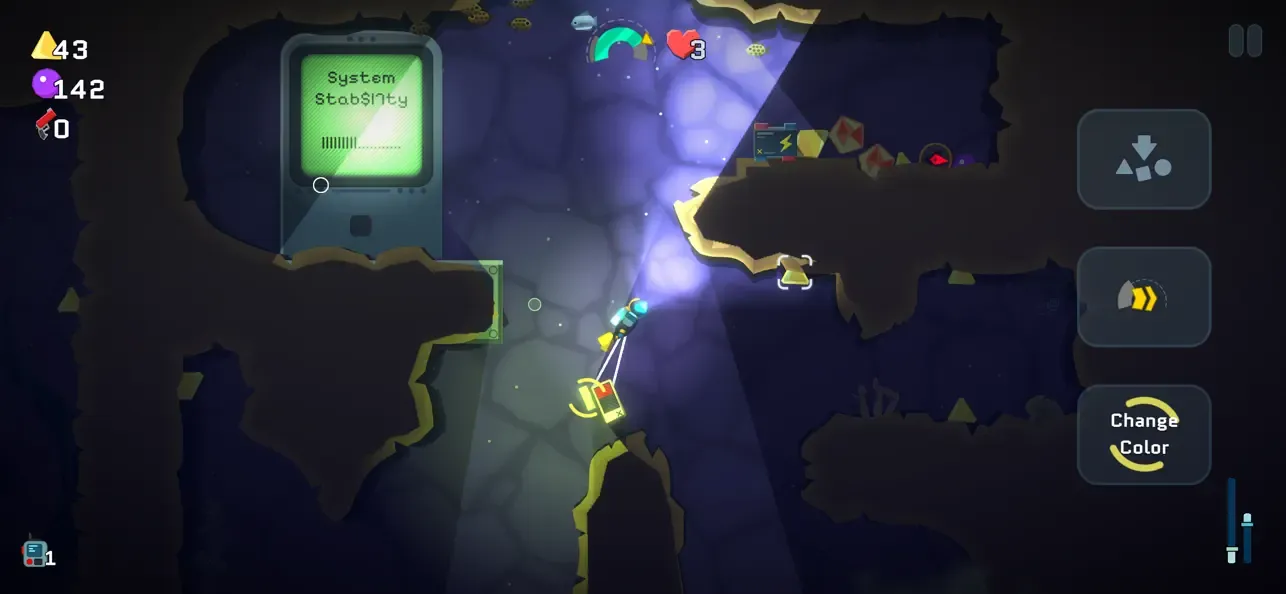Select the robot companion icon

click(x=35, y=553)
